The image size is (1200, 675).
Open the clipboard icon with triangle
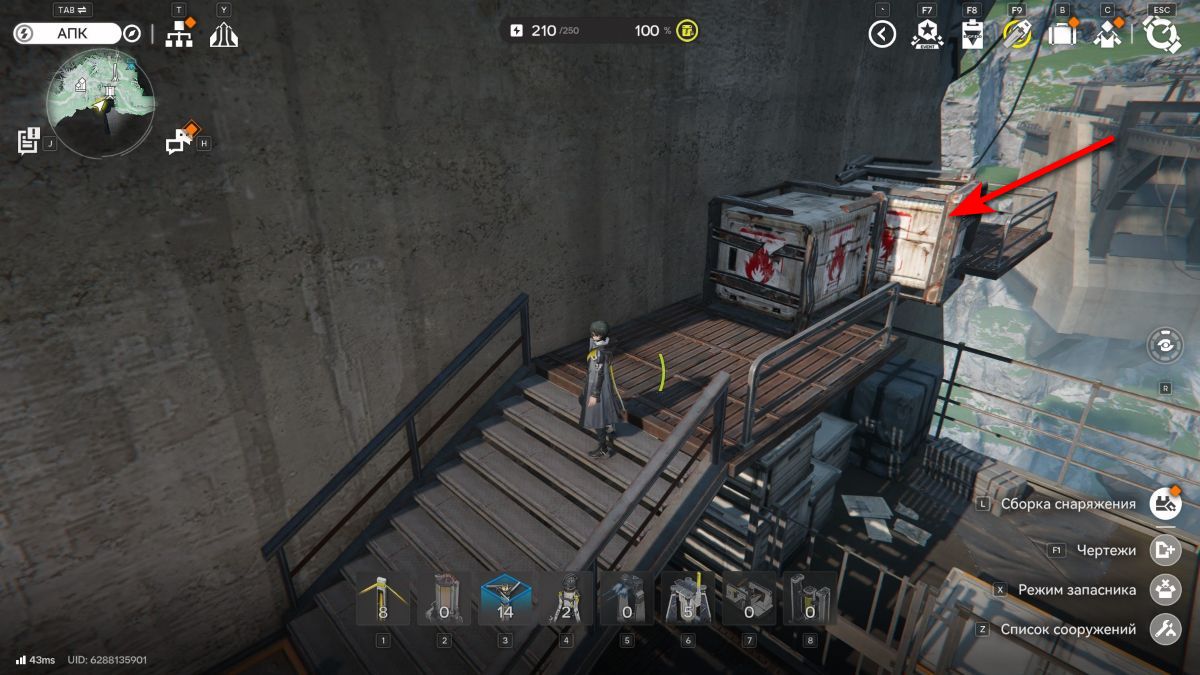972,35
